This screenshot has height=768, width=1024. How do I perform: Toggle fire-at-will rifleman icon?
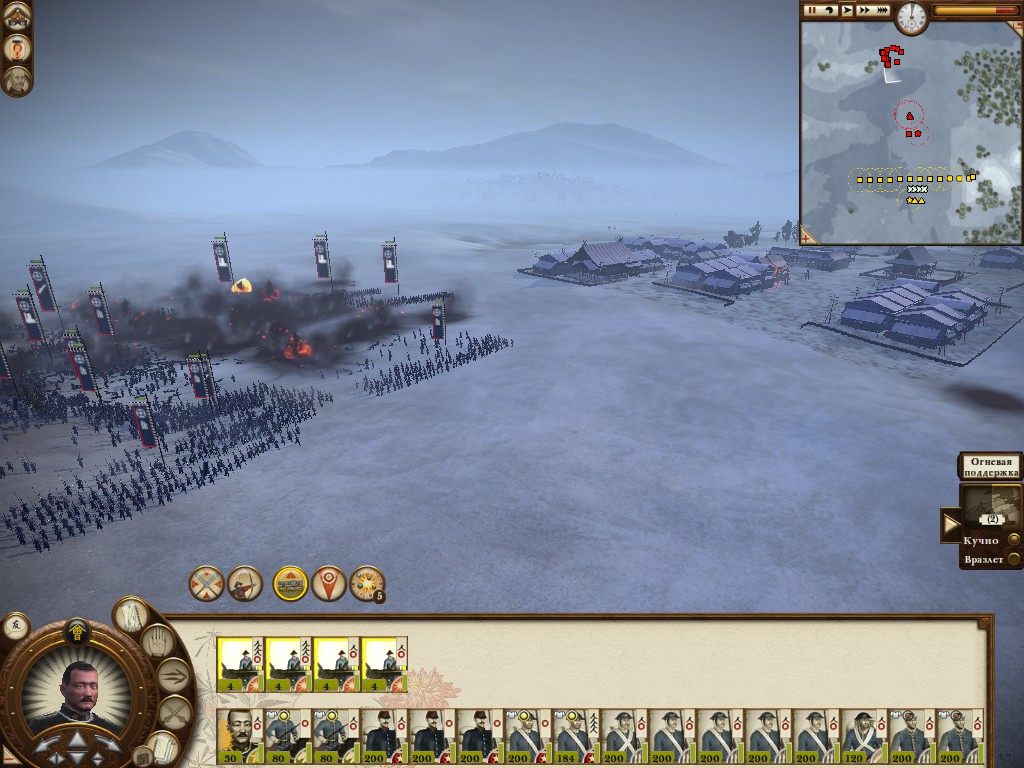pos(245,583)
